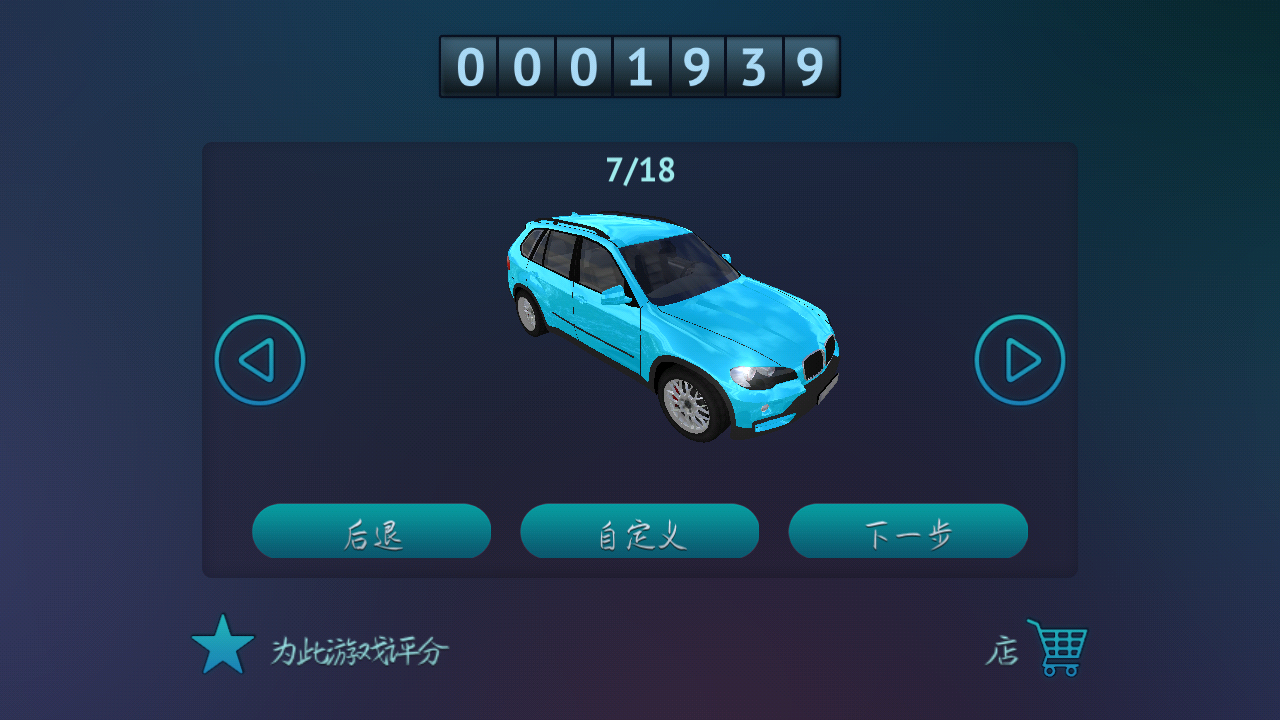The height and width of the screenshot is (720, 1280).
Task: Click the 0001939 score counter display
Action: pyautogui.click(x=640, y=66)
